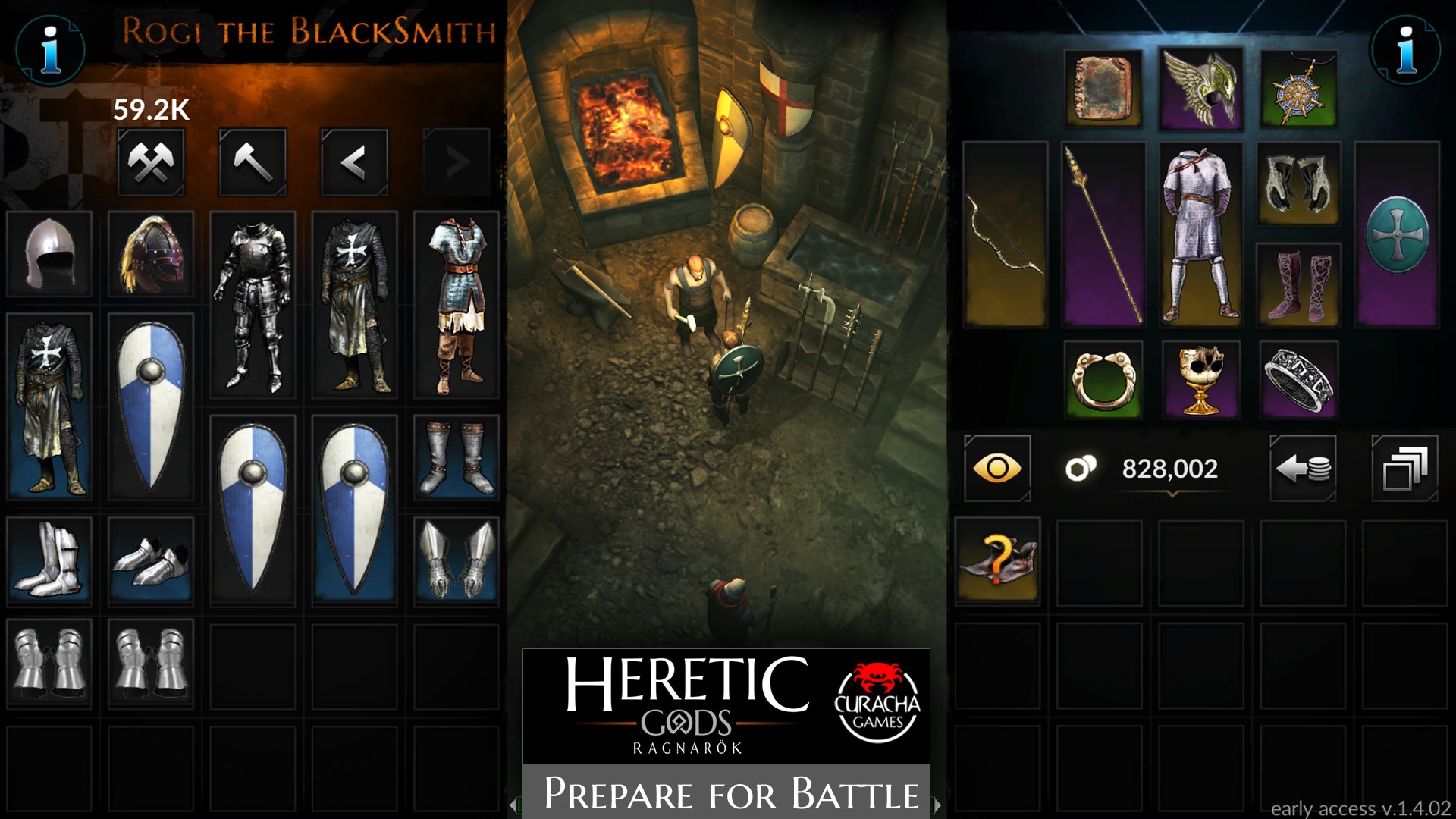Screen dimensions: 1456x819
Task: Toggle the eye visibility button
Action: click(x=997, y=468)
